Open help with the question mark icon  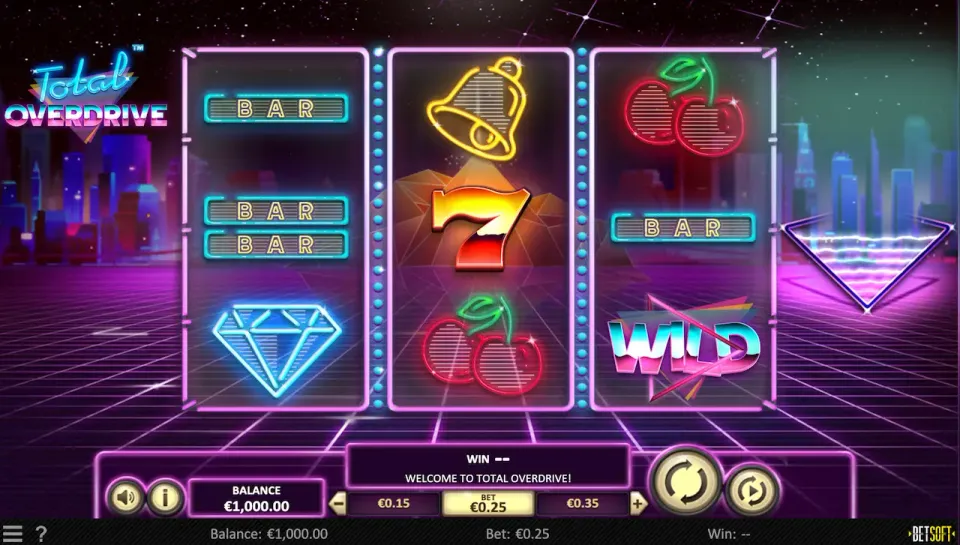(x=41, y=534)
